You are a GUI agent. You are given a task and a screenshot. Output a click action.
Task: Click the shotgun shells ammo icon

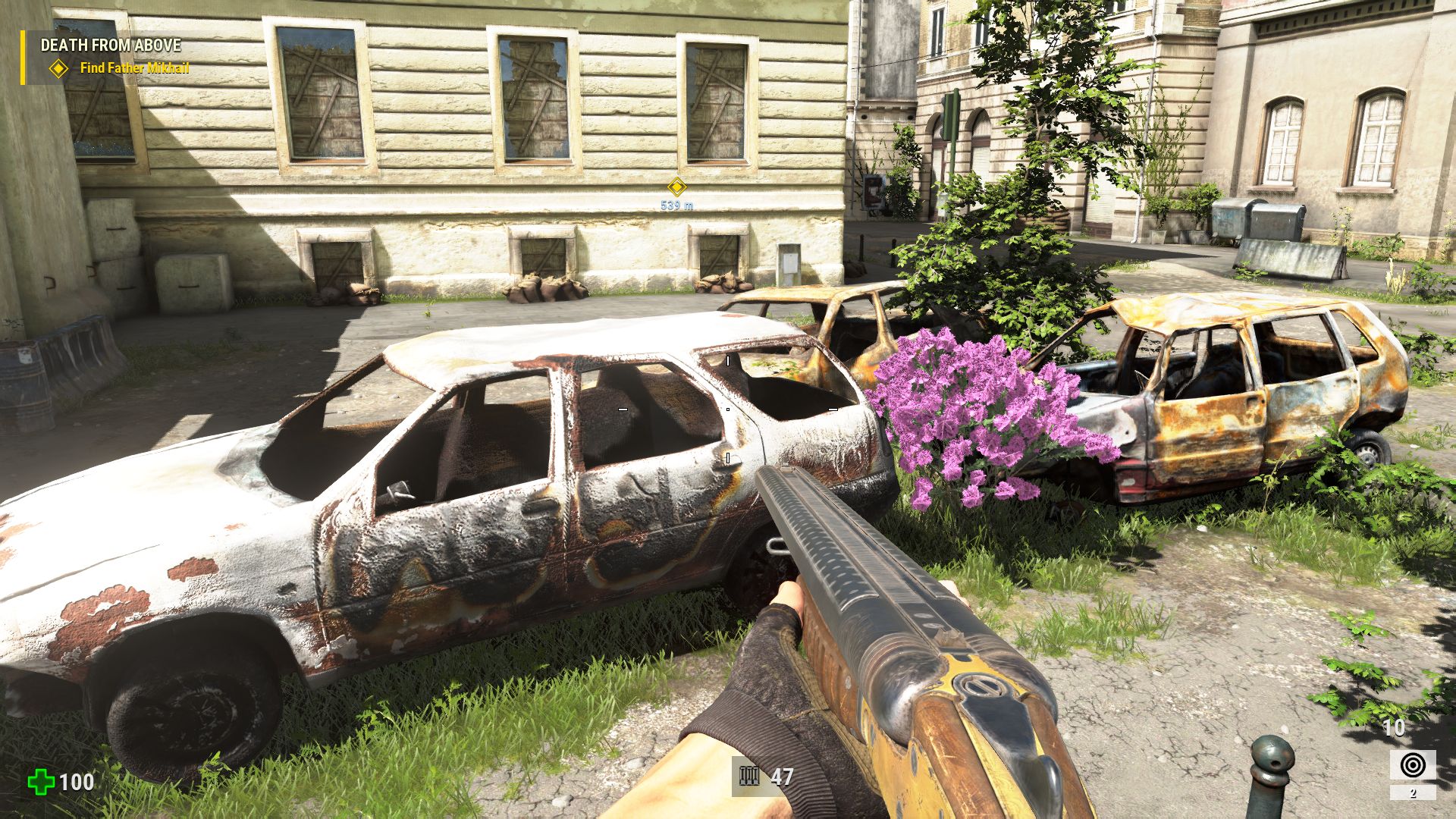[x=749, y=777]
